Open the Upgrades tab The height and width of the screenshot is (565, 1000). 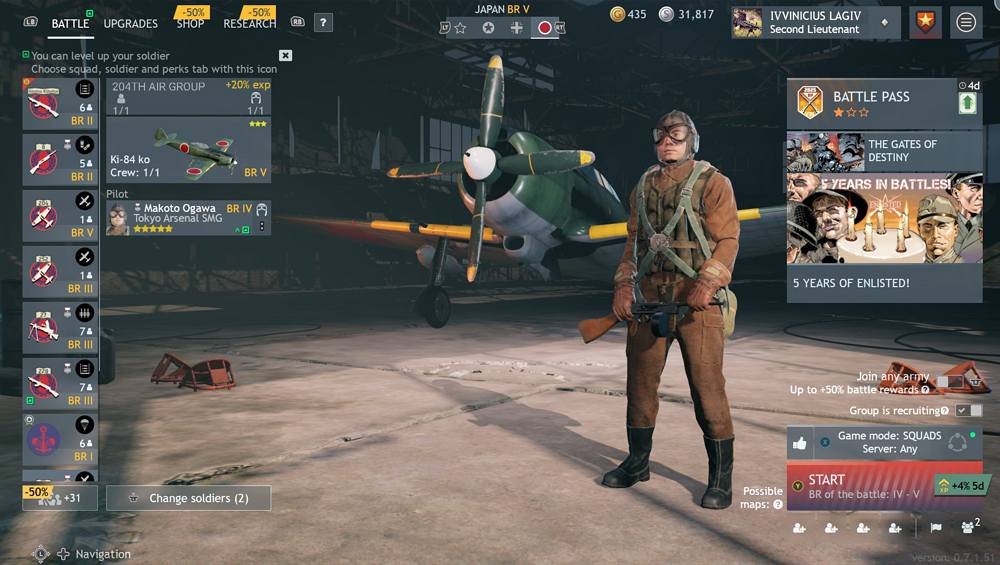[130, 23]
